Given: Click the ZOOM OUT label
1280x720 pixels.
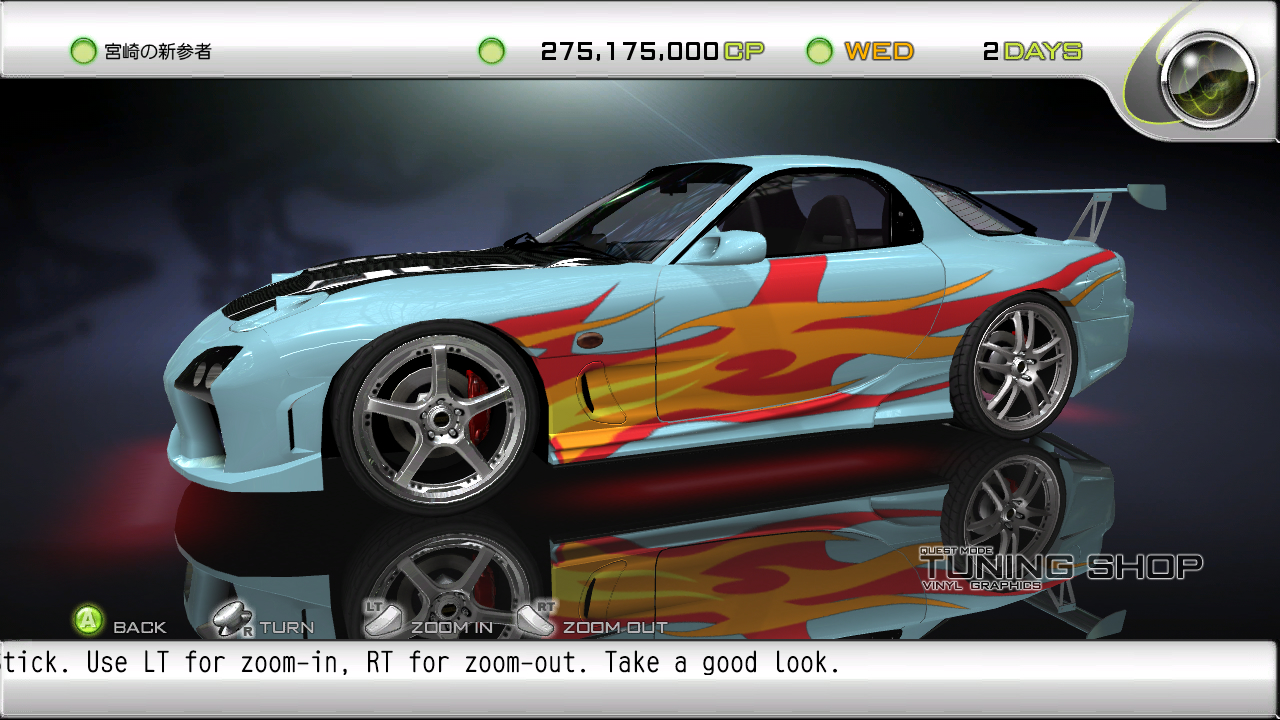Looking at the screenshot, I should click(614, 627).
